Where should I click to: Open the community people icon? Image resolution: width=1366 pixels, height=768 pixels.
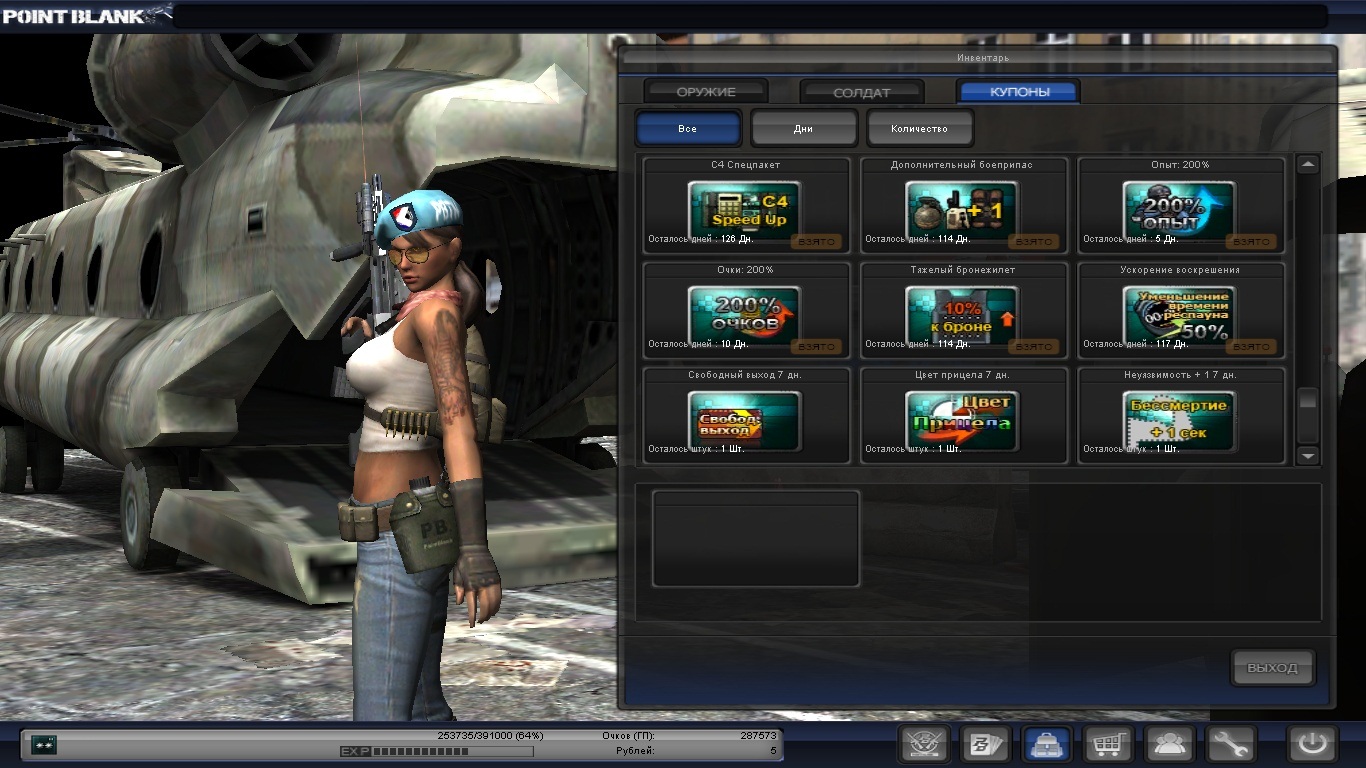[1169, 744]
